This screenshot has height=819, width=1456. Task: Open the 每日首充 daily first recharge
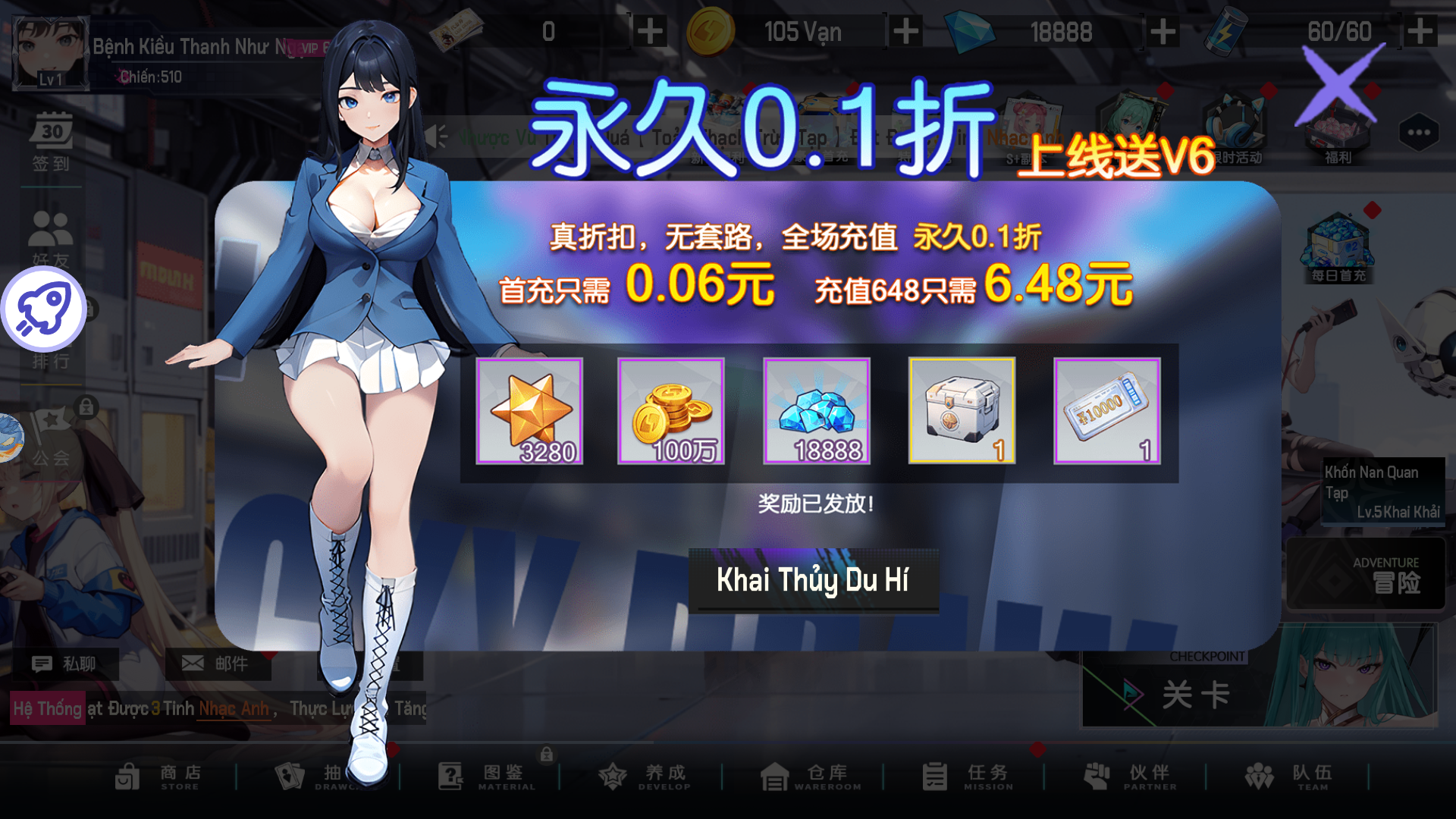(x=1339, y=250)
